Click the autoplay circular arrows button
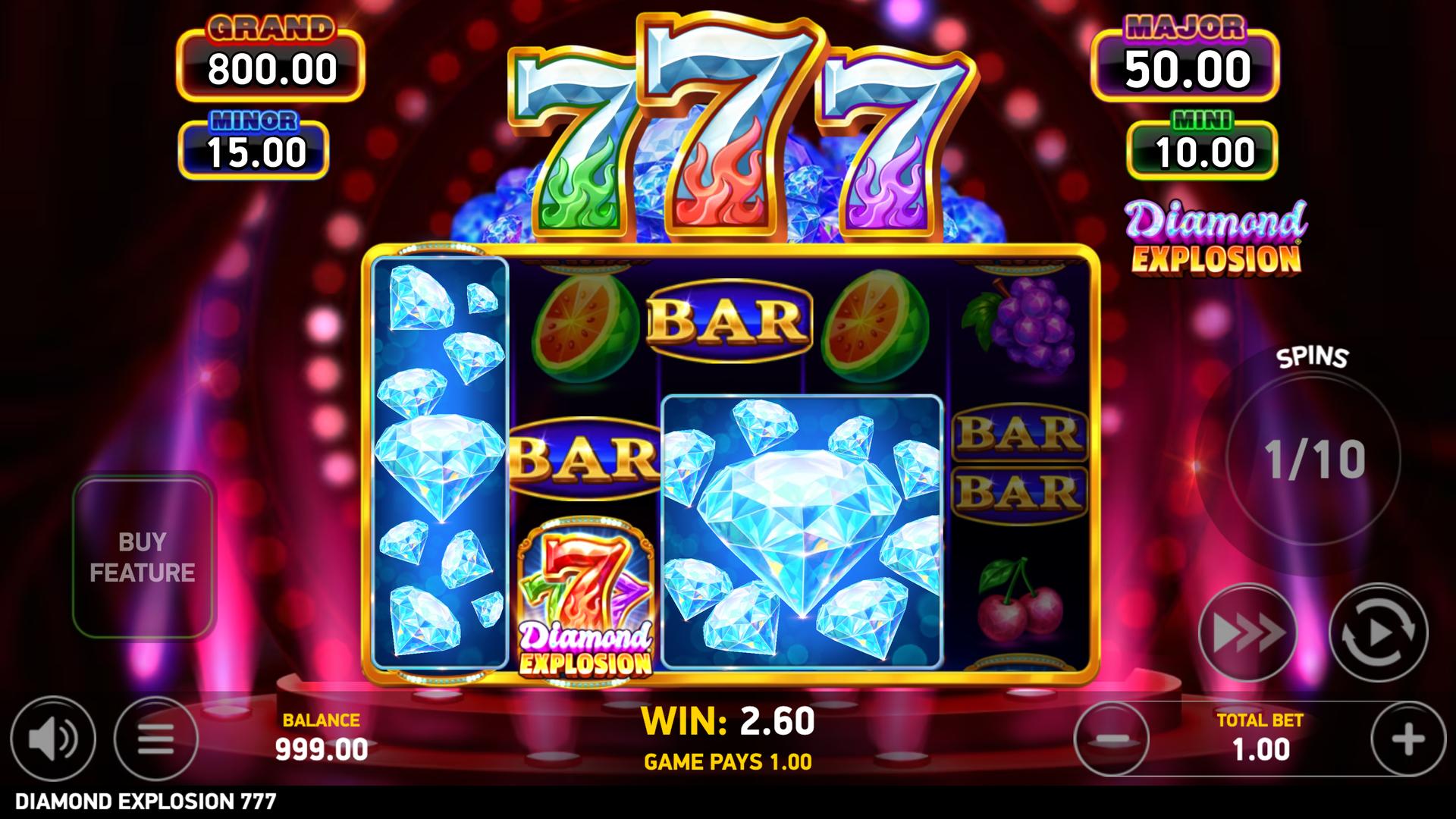 pyautogui.click(x=1378, y=632)
